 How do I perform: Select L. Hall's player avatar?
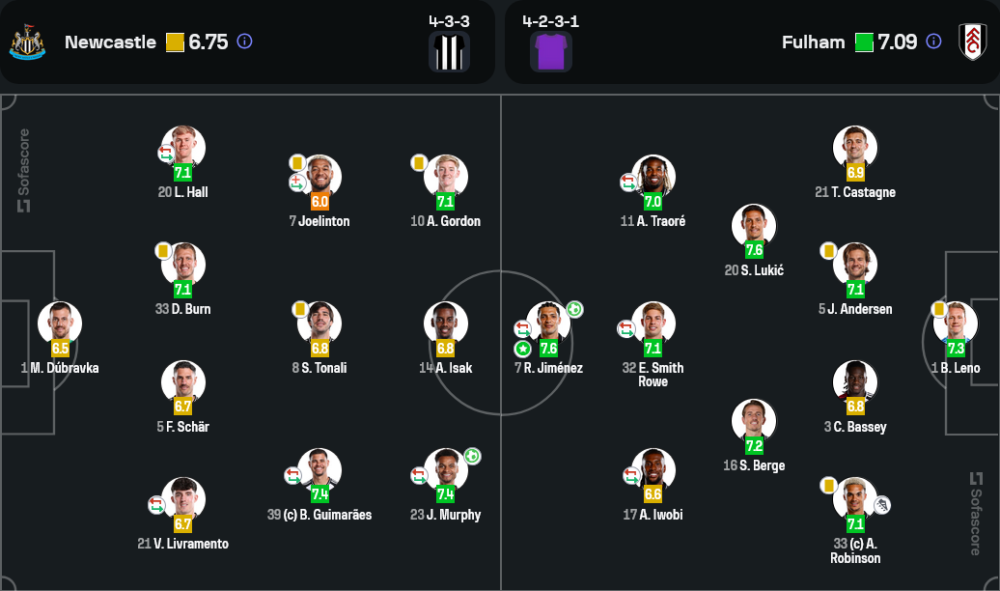tap(183, 146)
